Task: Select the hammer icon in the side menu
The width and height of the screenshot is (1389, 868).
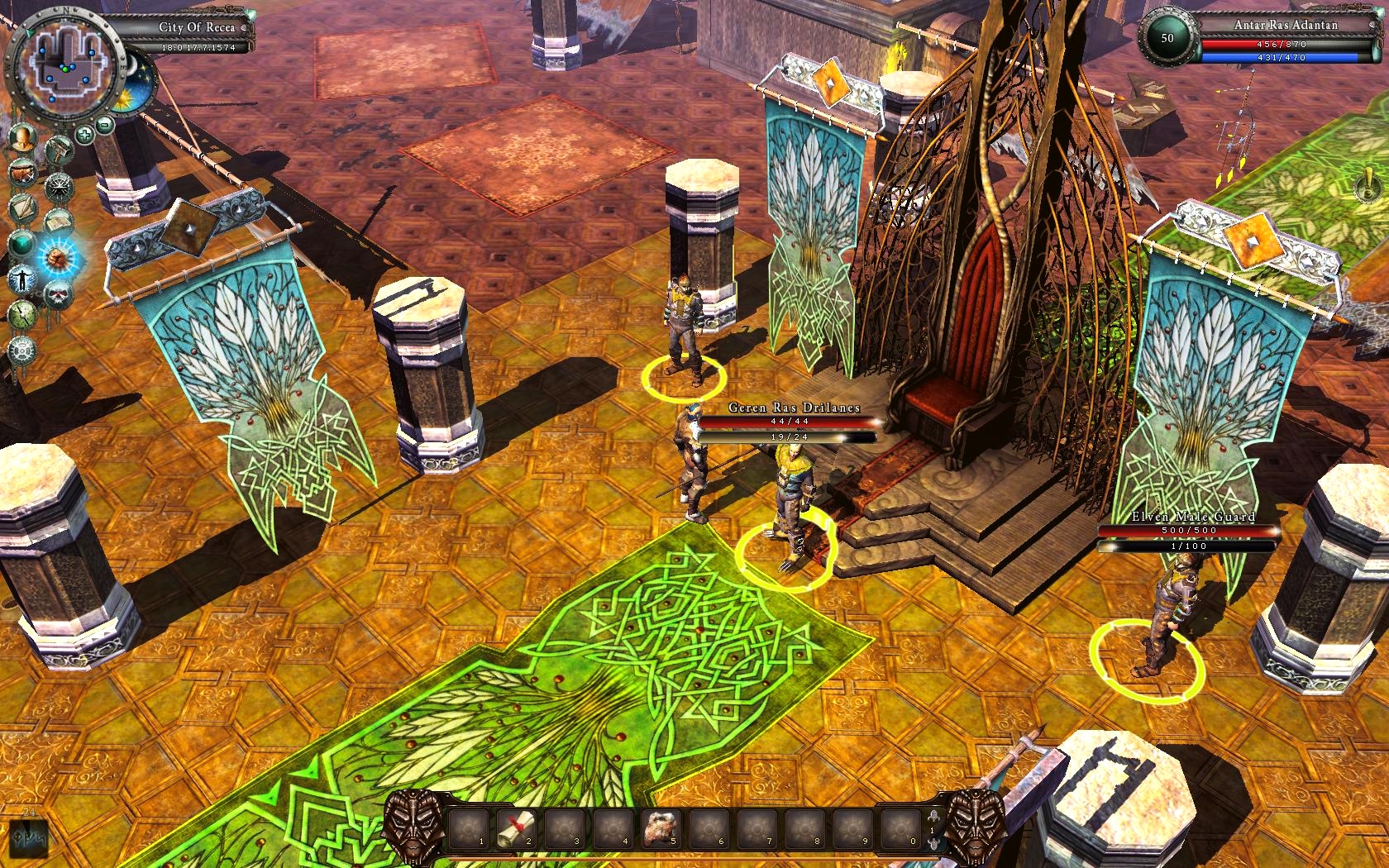Action: (x=59, y=150)
